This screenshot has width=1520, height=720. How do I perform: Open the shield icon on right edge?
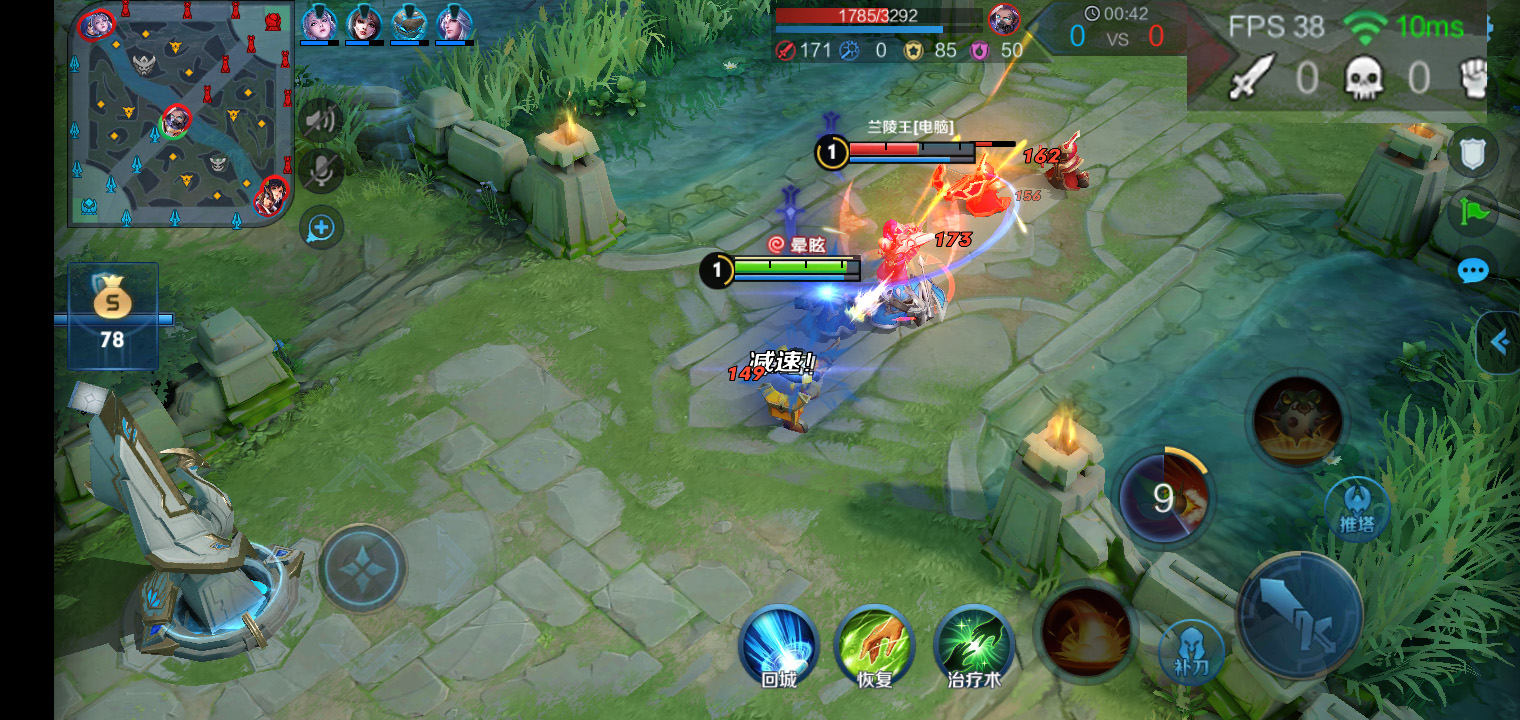pyautogui.click(x=1473, y=153)
